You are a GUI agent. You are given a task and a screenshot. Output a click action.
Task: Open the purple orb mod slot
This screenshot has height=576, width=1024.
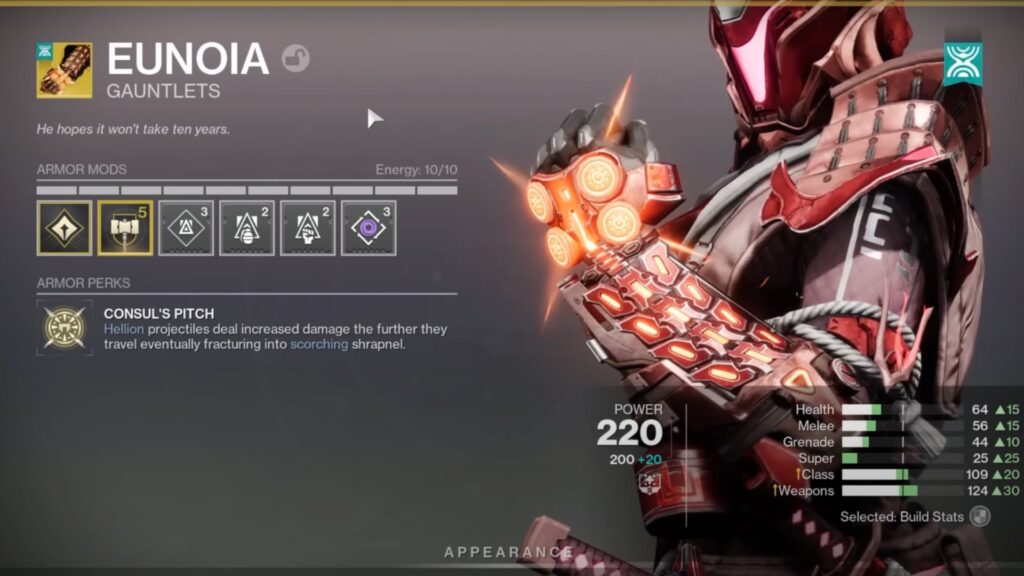pos(368,228)
